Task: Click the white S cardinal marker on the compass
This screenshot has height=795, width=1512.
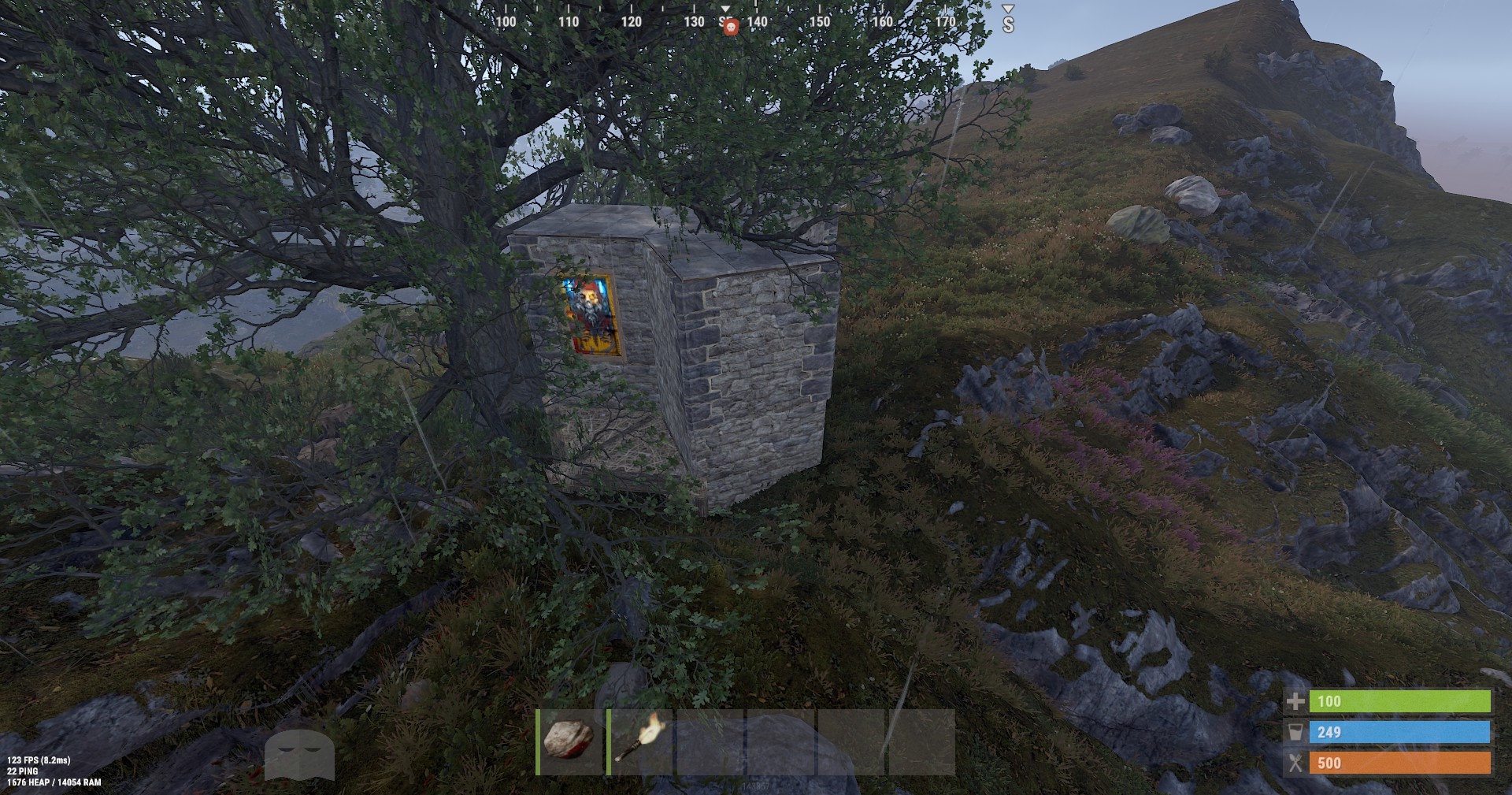Action: click(x=1006, y=26)
